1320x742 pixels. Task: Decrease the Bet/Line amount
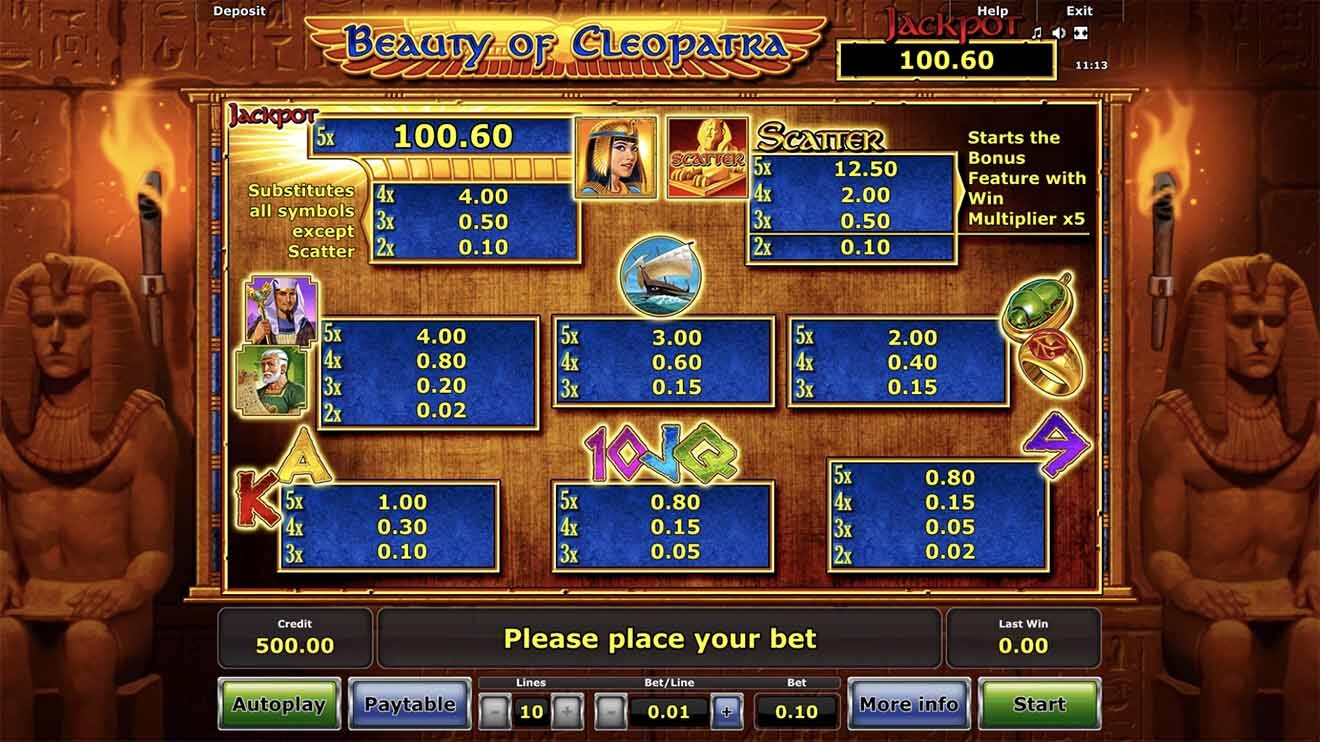[x=610, y=712]
